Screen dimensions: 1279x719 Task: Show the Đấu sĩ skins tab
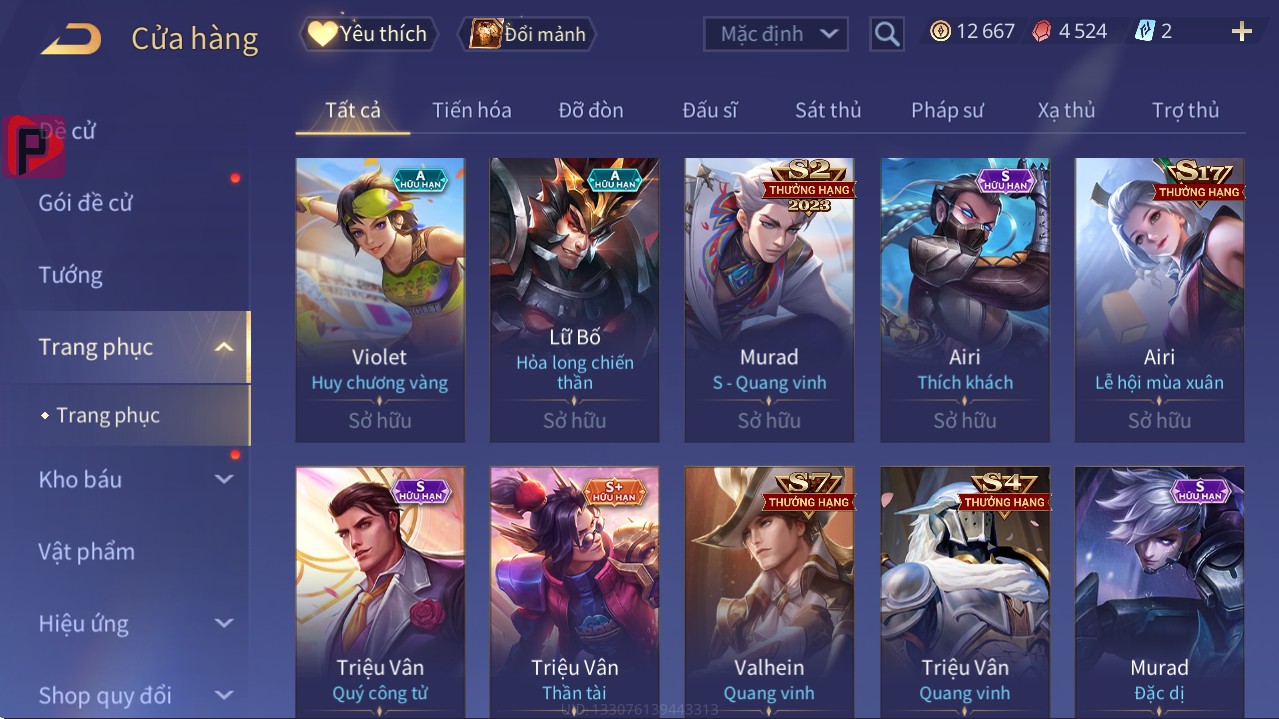tap(709, 110)
